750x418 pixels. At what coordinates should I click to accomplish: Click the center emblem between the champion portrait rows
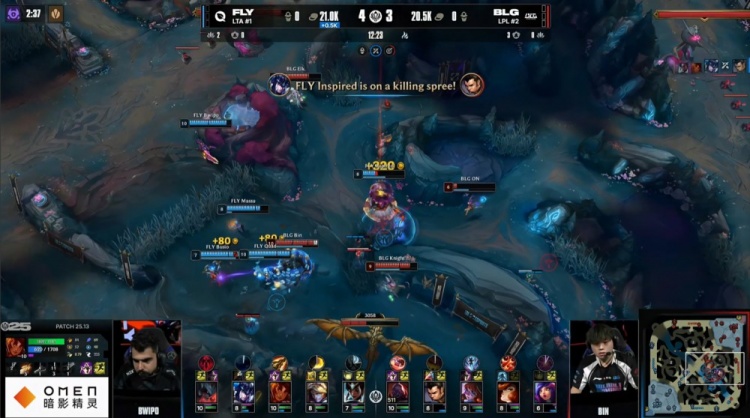tap(375, 396)
